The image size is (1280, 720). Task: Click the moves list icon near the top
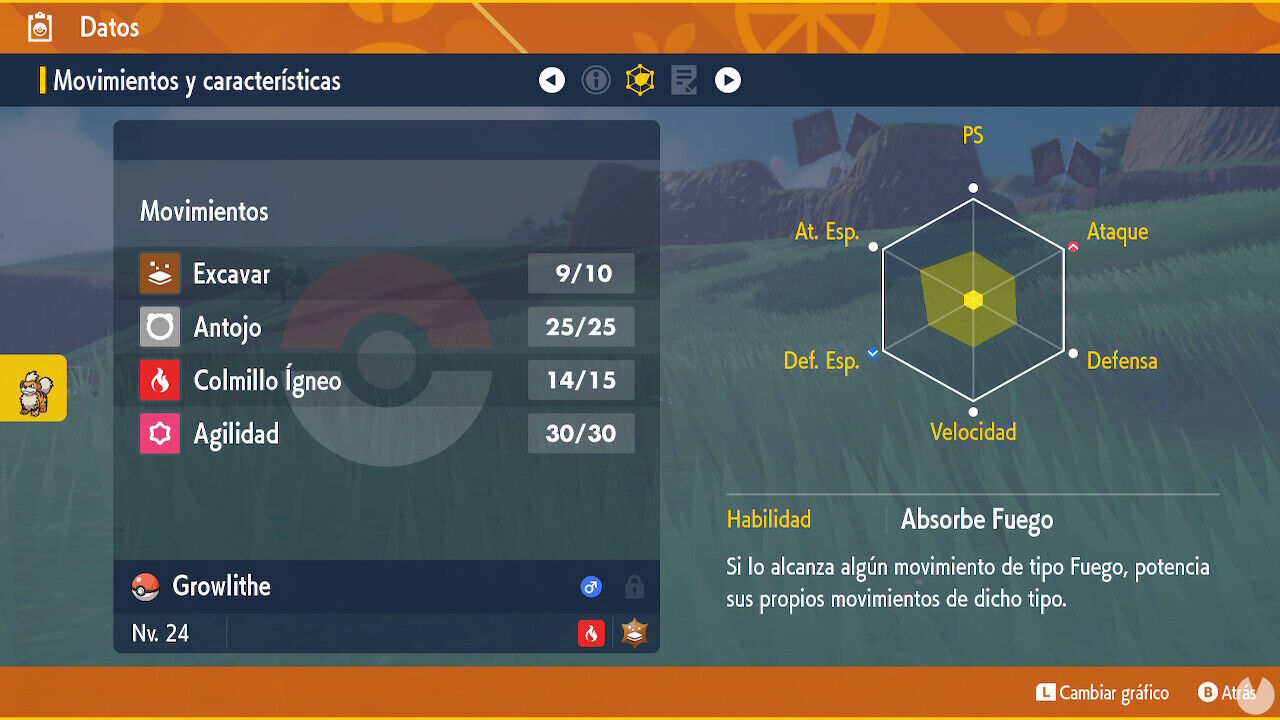tap(684, 80)
